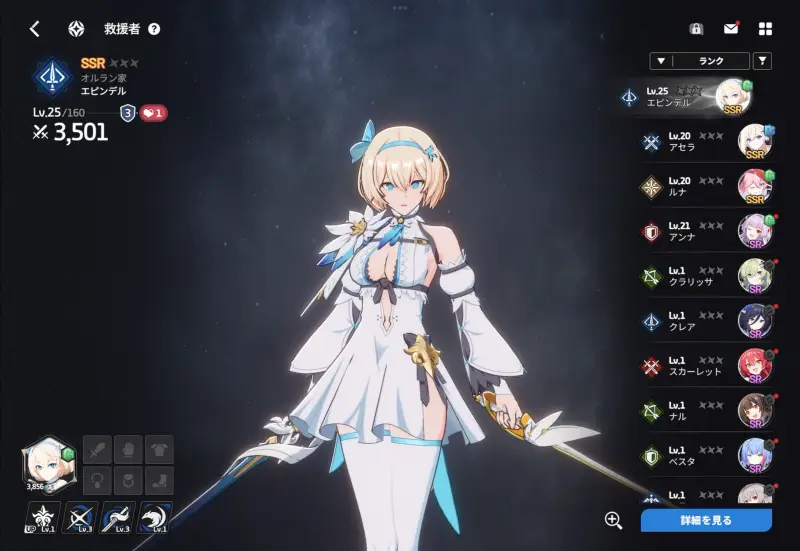800x551 pixels.
Task: Select アセラ from the character list
Action: click(x=700, y=142)
